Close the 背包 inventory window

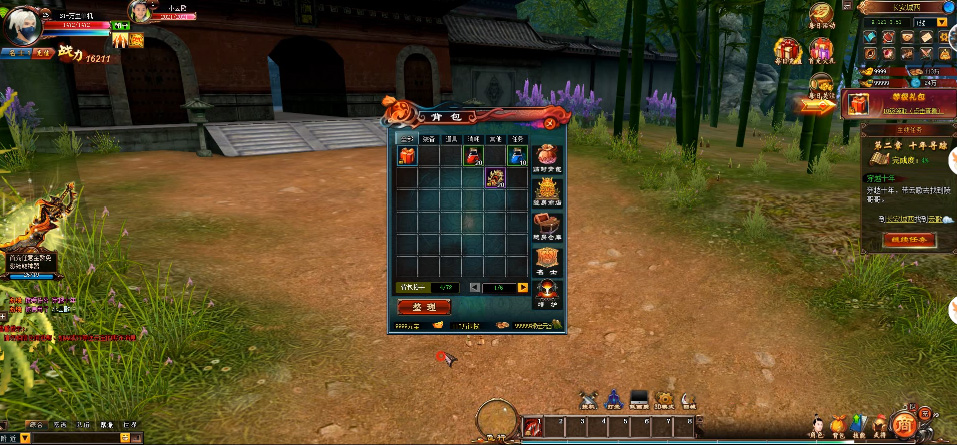(x=549, y=122)
